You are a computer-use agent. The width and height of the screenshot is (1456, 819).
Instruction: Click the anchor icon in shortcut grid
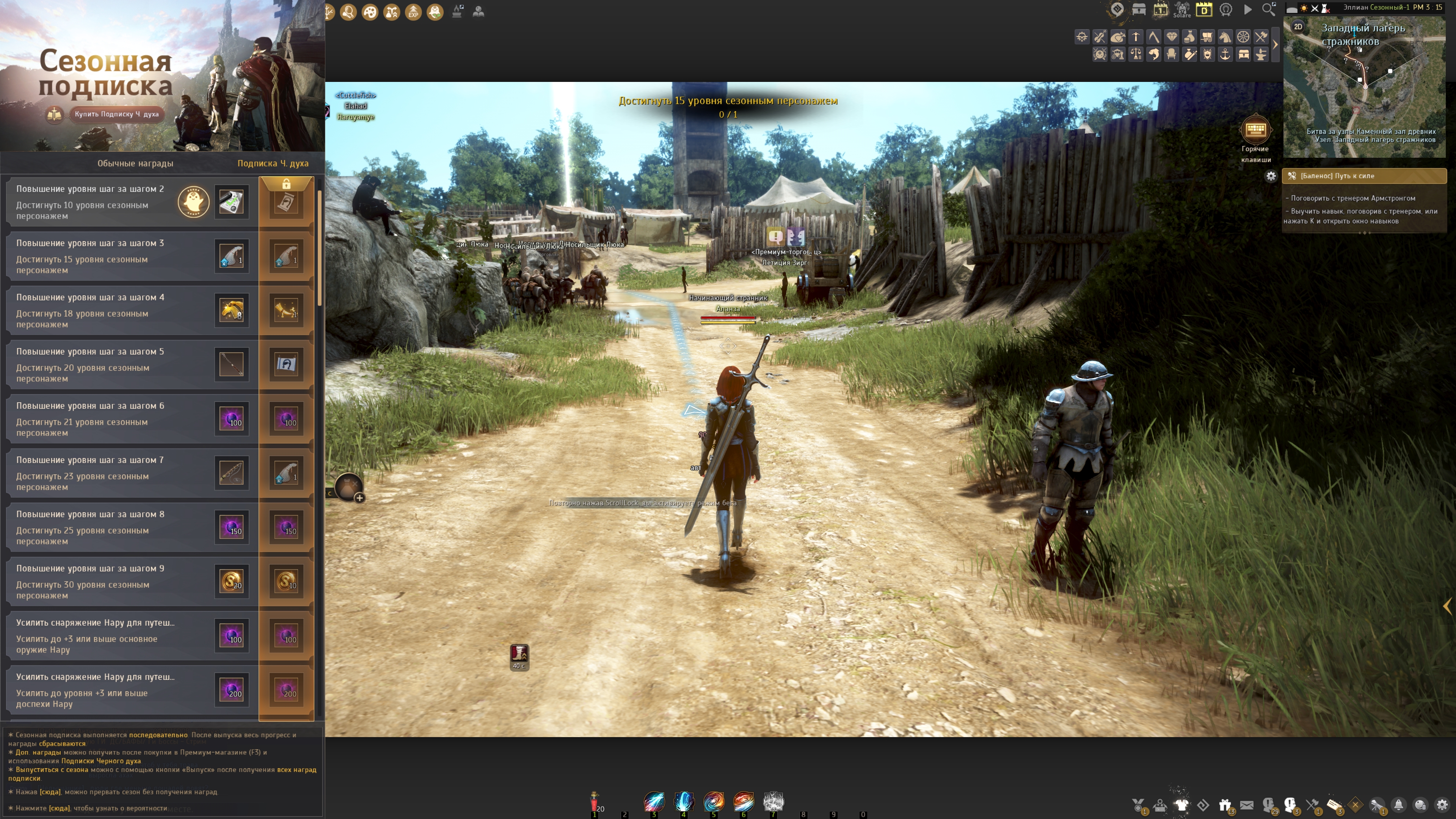[1225, 54]
